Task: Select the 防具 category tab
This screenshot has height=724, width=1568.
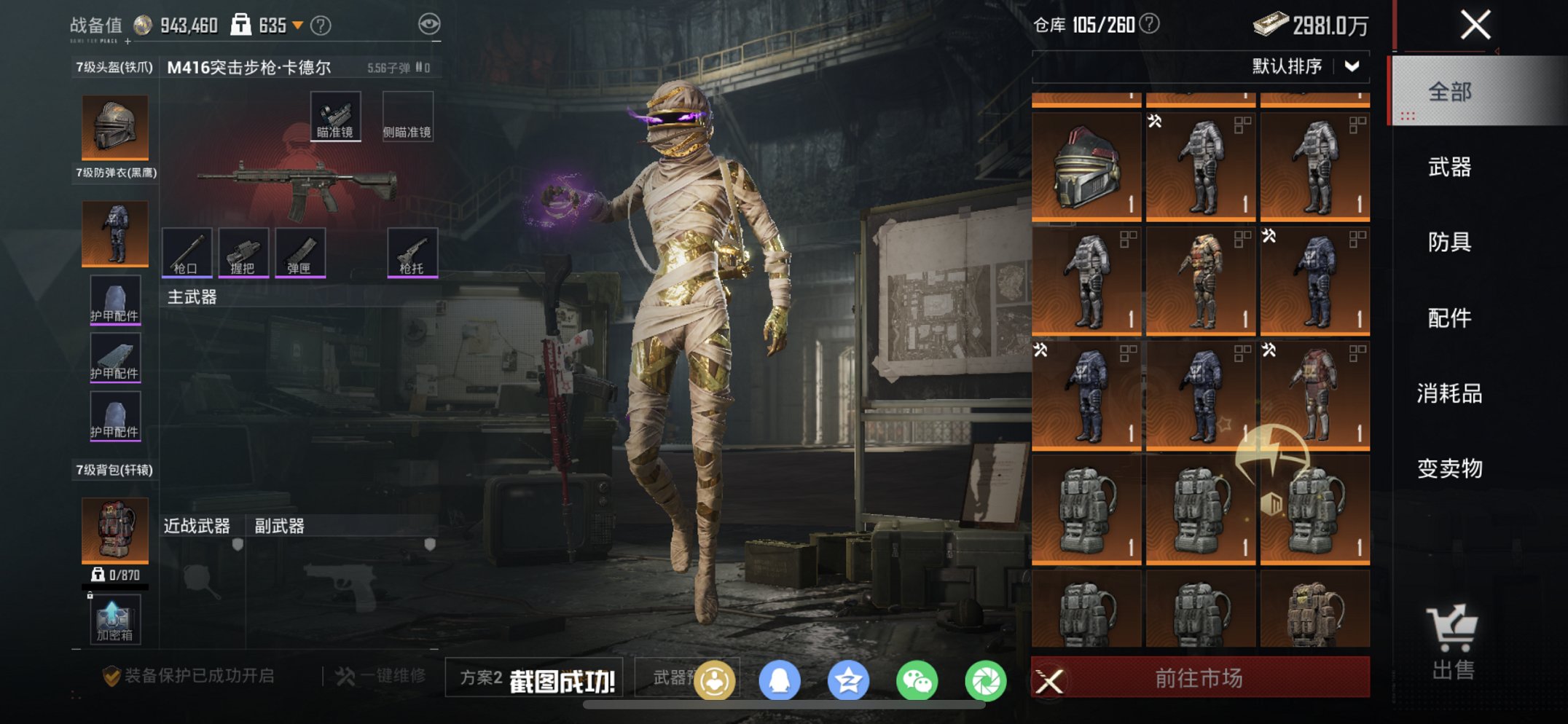Action: point(1449,242)
